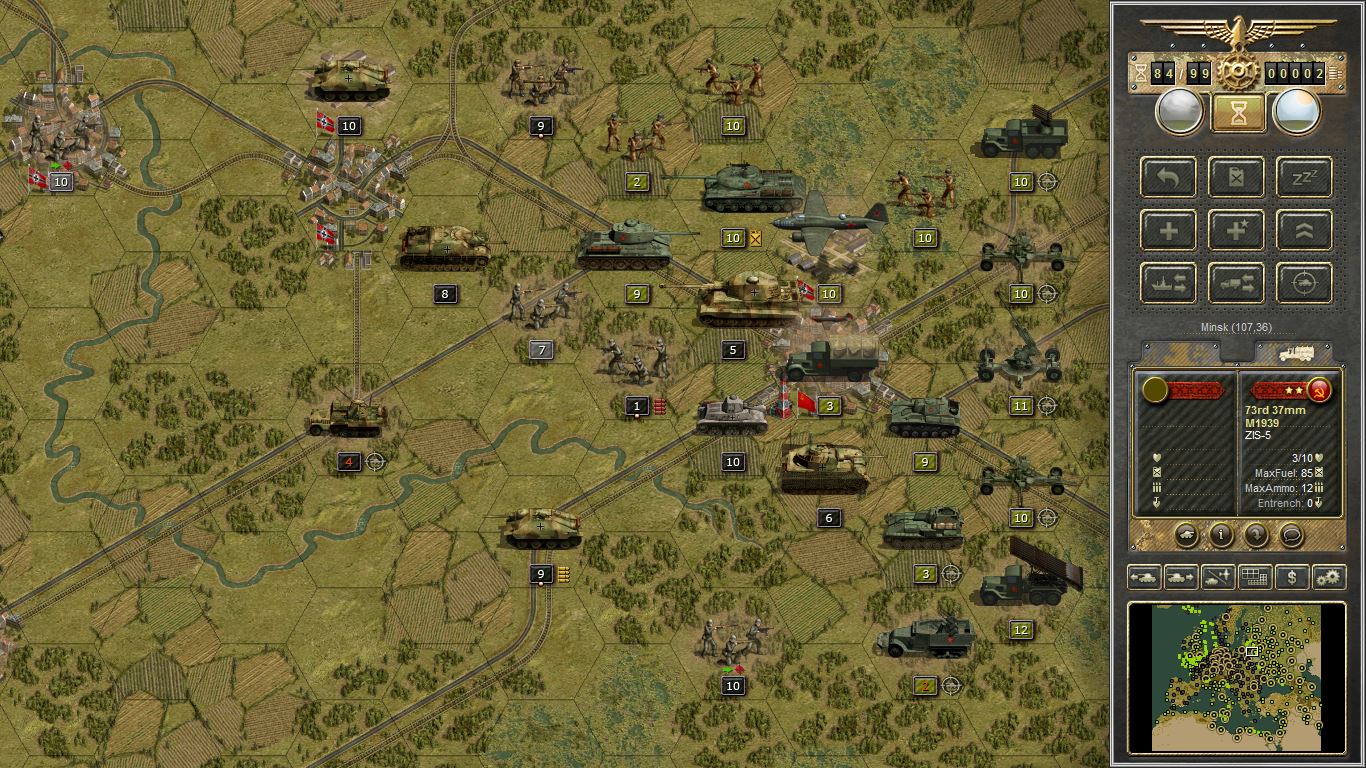1366x768 pixels.
Task: Reinforce the unit with the plus icon
Action: pos(1167,229)
